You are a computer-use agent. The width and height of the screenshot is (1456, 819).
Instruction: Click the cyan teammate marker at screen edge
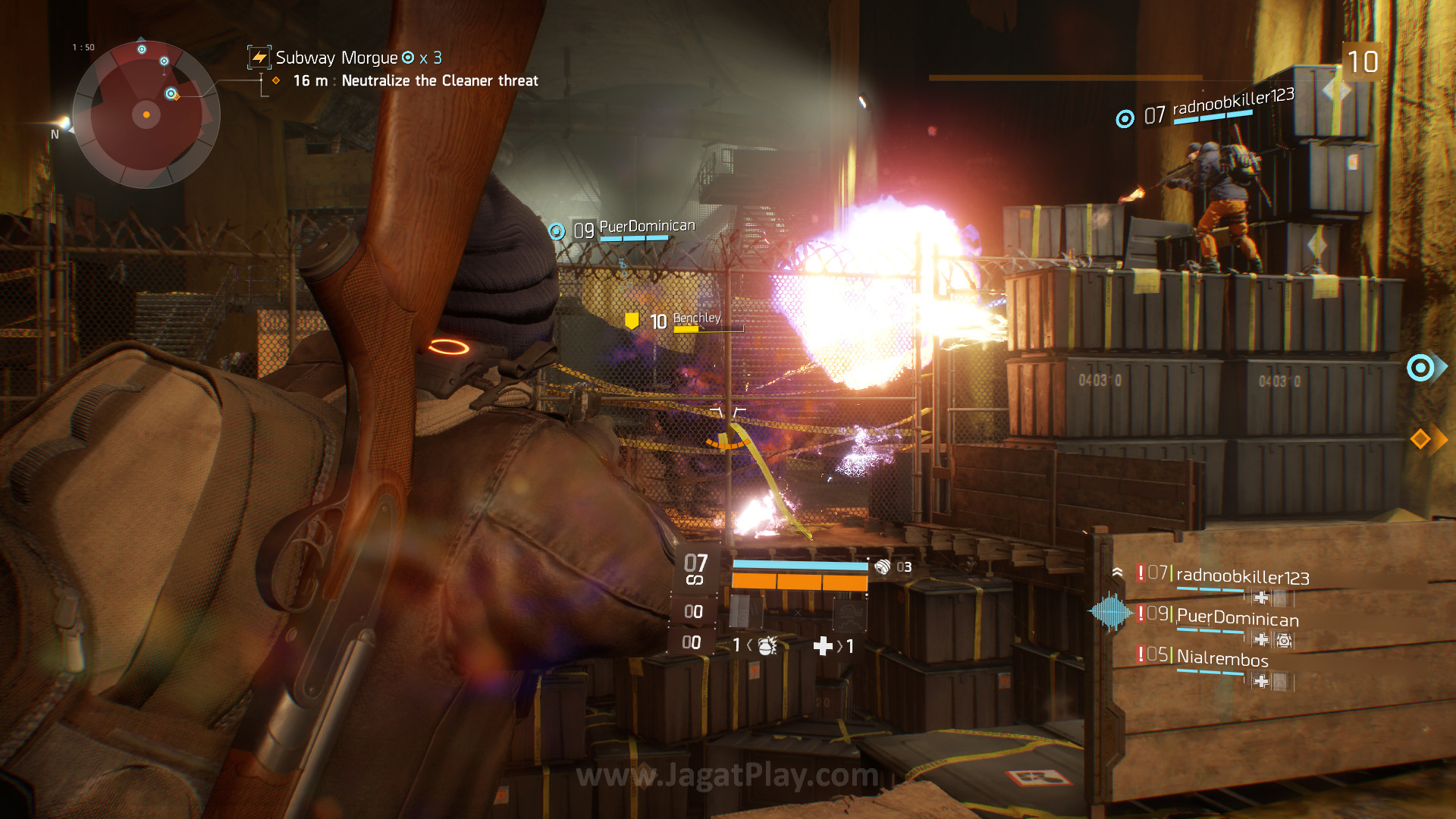(1421, 368)
